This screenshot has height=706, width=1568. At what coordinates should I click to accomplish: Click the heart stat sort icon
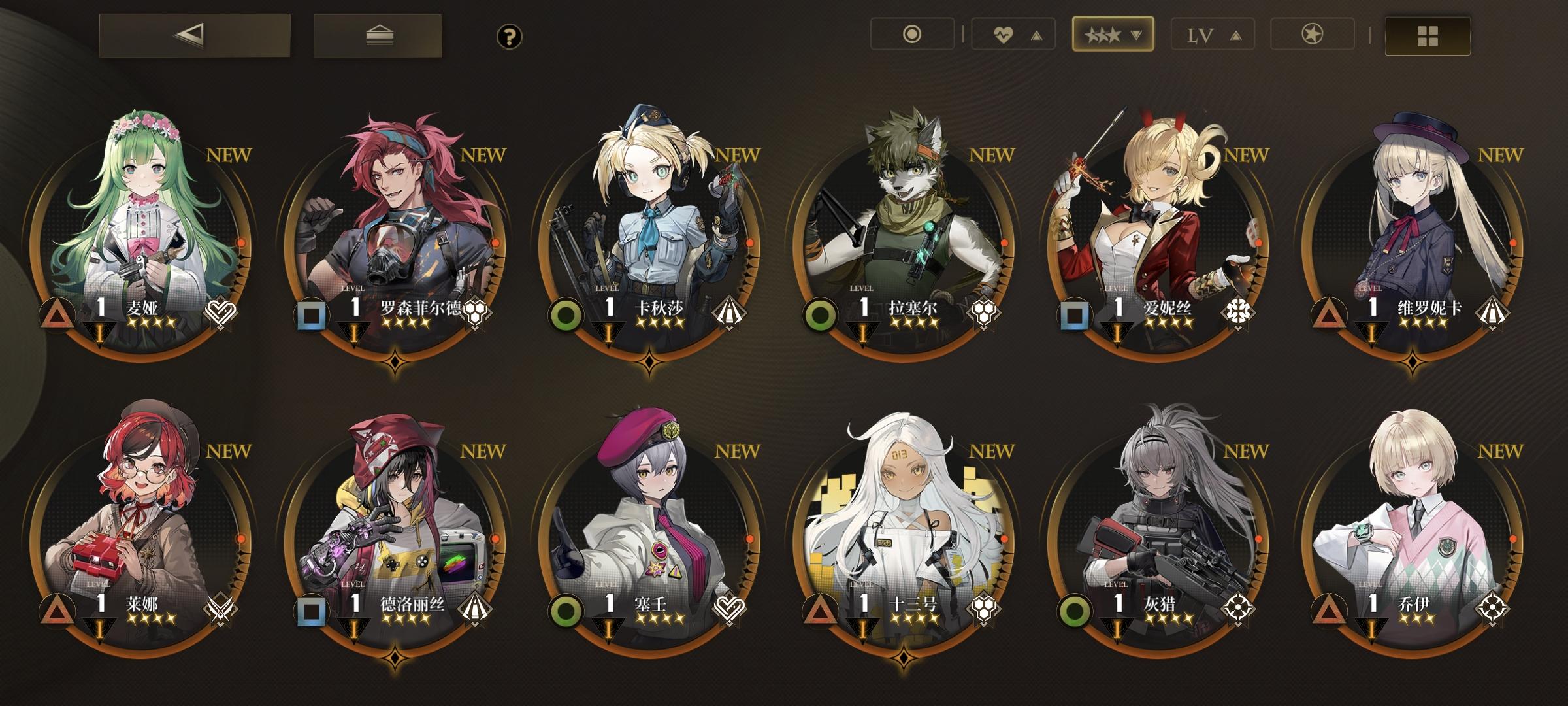[x=1005, y=35]
